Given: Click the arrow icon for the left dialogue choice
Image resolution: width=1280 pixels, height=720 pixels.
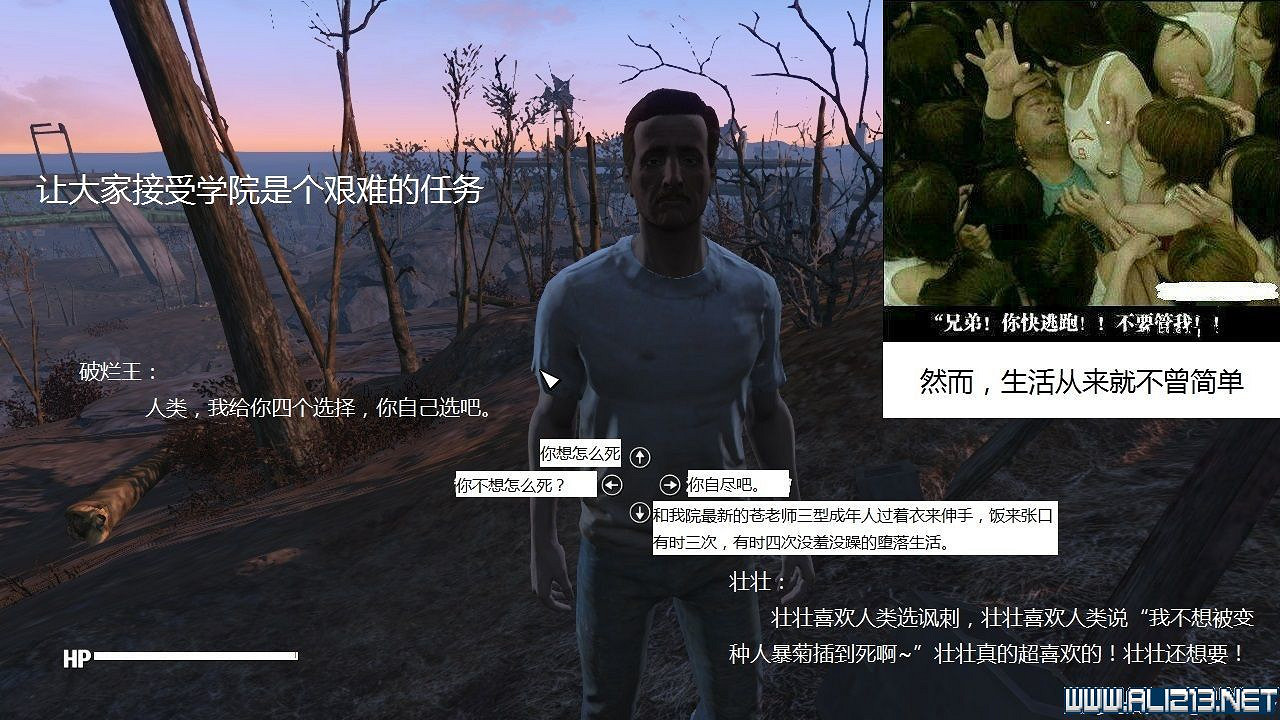Looking at the screenshot, I should pyautogui.click(x=610, y=484).
